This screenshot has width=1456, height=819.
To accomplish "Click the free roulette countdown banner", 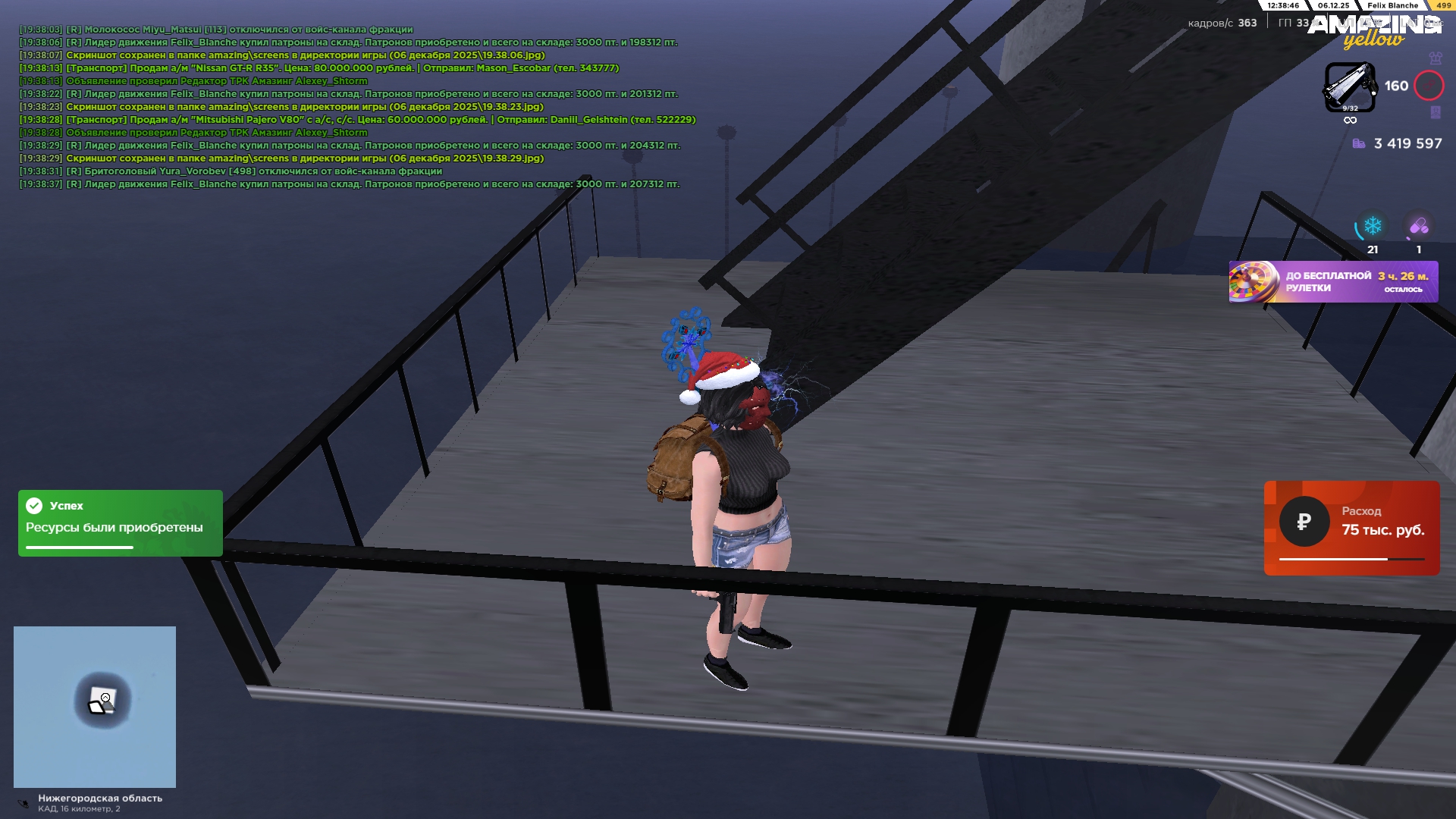I will pyautogui.click(x=1333, y=282).
